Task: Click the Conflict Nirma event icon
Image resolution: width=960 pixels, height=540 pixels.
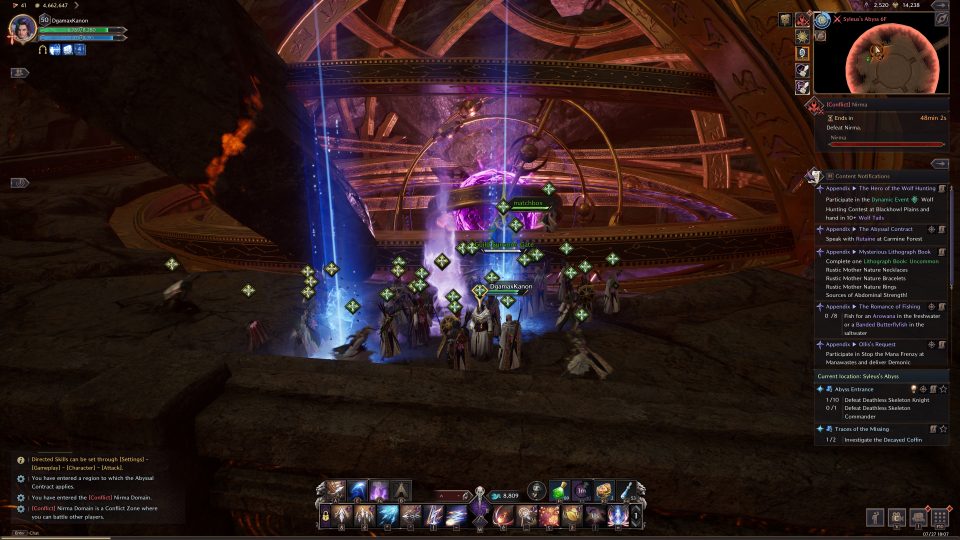Action: pos(816,105)
